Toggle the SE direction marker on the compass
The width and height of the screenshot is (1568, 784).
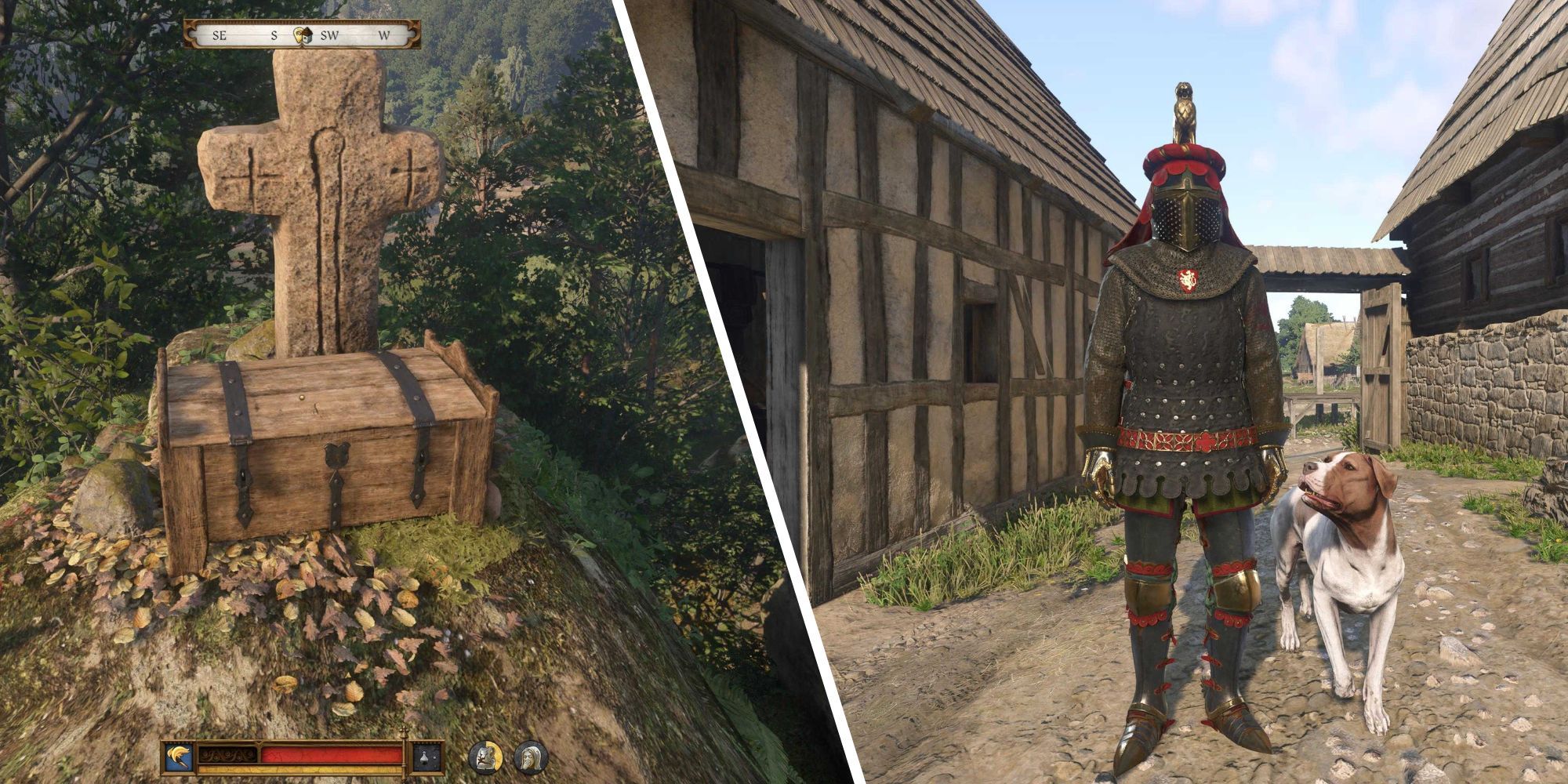pyautogui.click(x=220, y=34)
